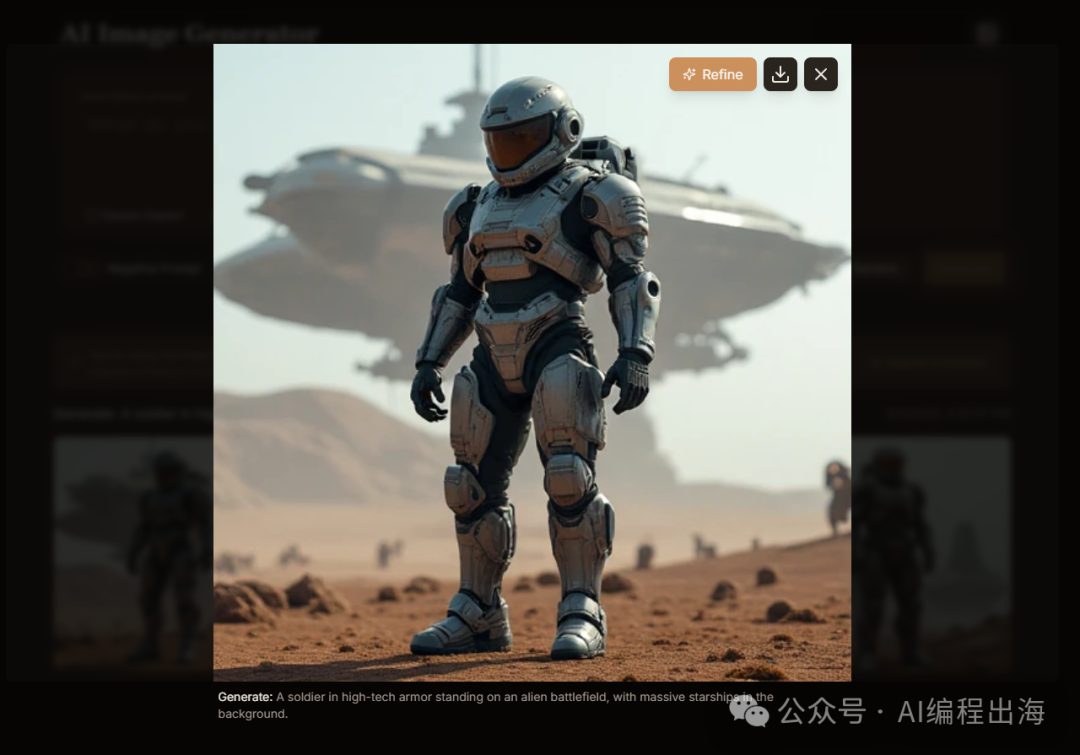Image resolution: width=1080 pixels, height=755 pixels.
Task: Click the Refine button
Action: (x=712, y=74)
